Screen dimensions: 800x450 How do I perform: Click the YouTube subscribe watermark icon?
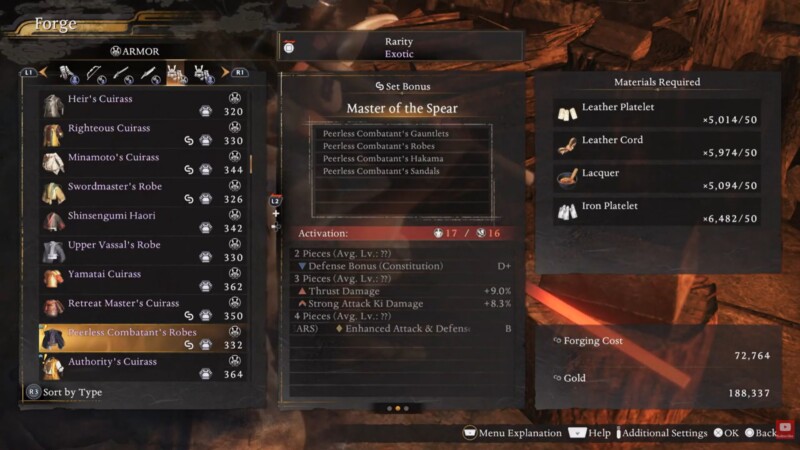coord(785,427)
